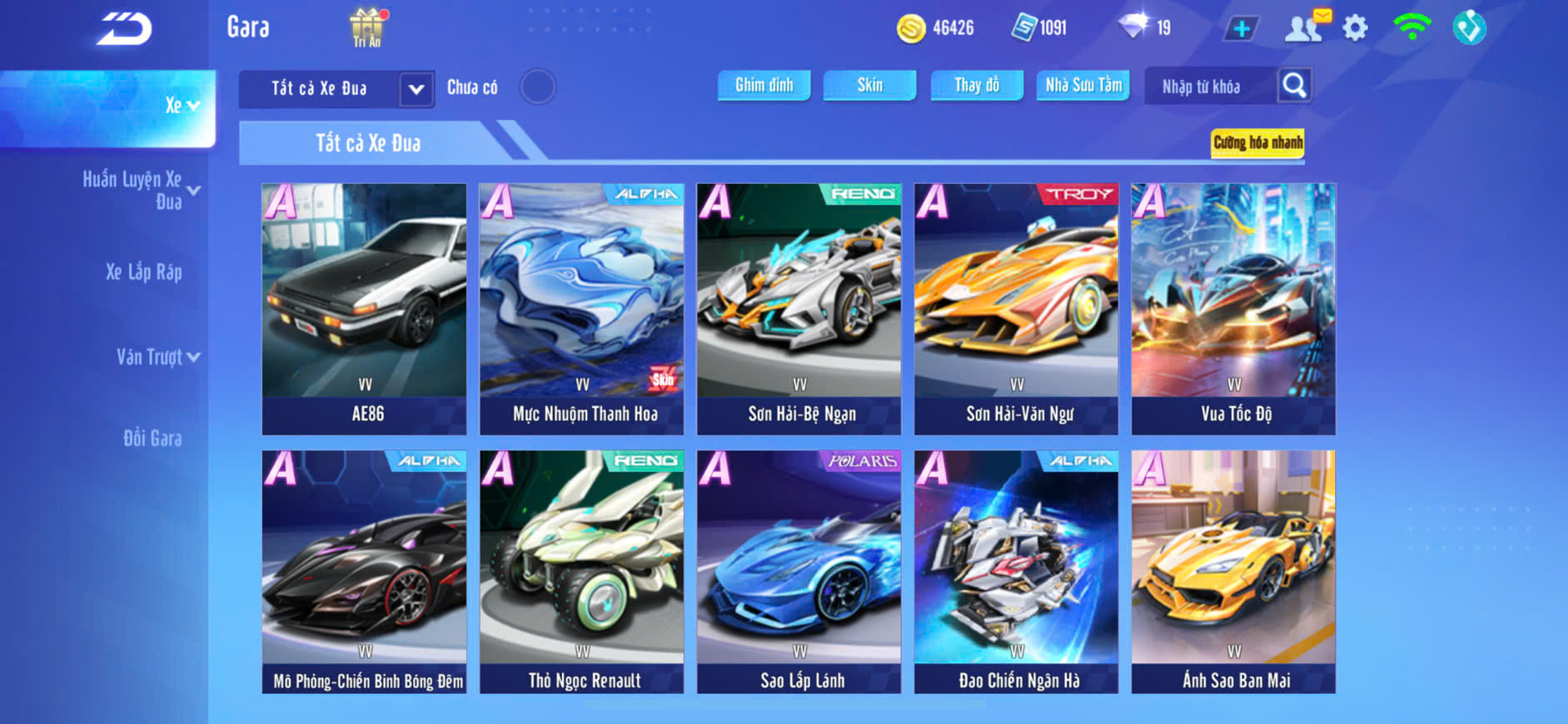Open the Tri Ân gift box event
Image resolution: width=1568 pixels, height=724 pixels.
[367, 27]
